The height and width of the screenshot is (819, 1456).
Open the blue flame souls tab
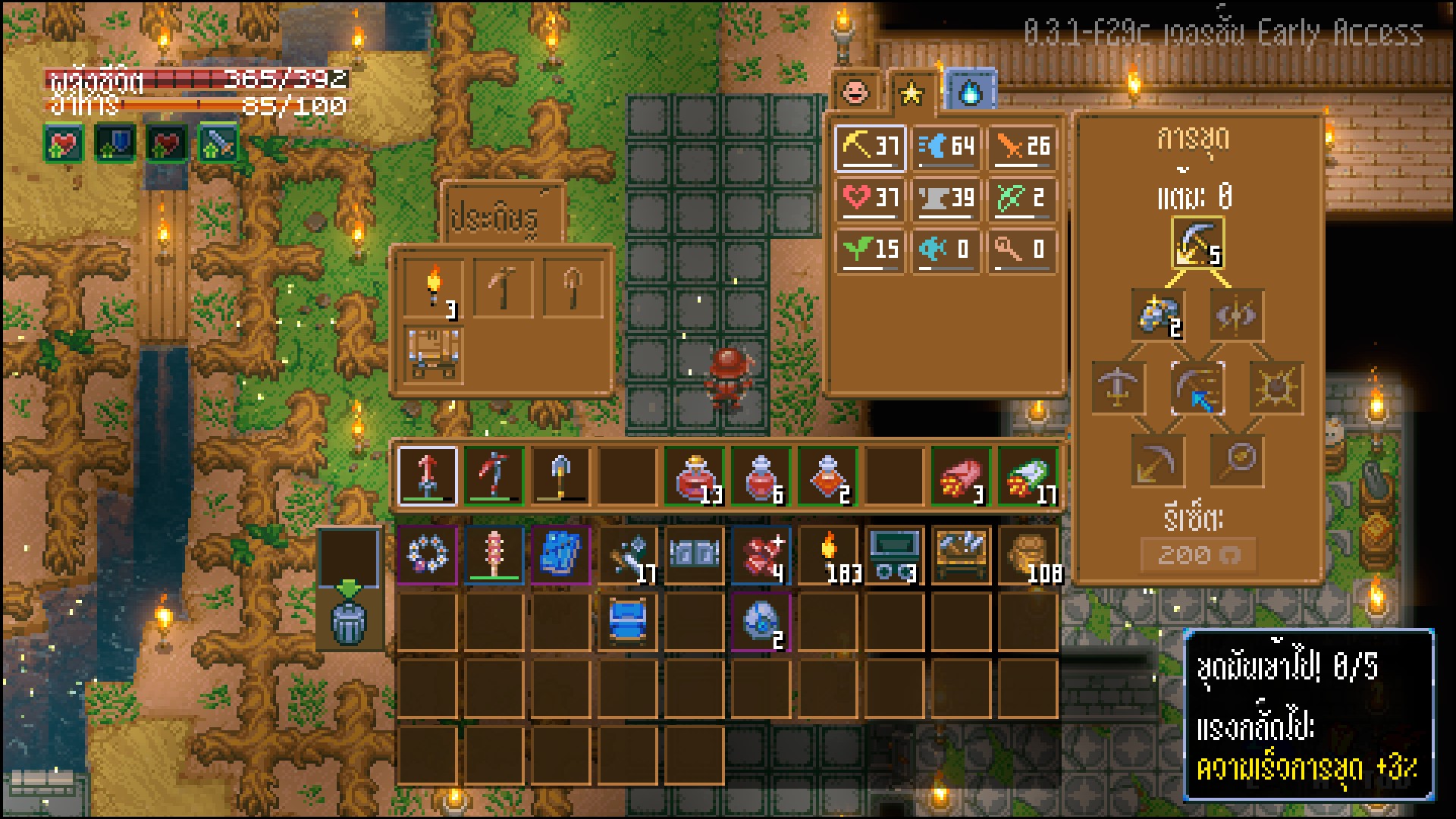tap(971, 93)
